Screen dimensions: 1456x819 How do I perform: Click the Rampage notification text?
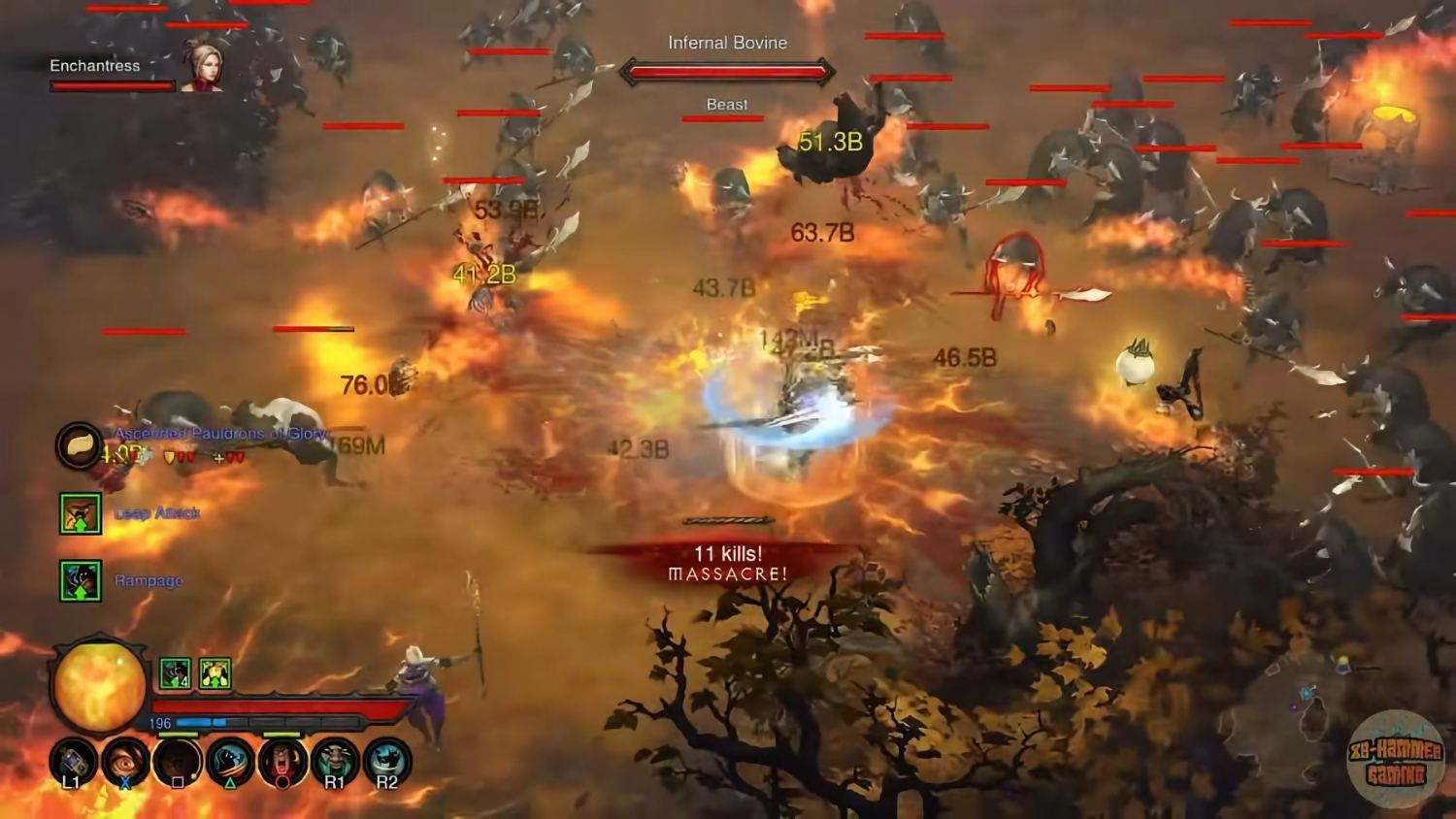click(149, 580)
